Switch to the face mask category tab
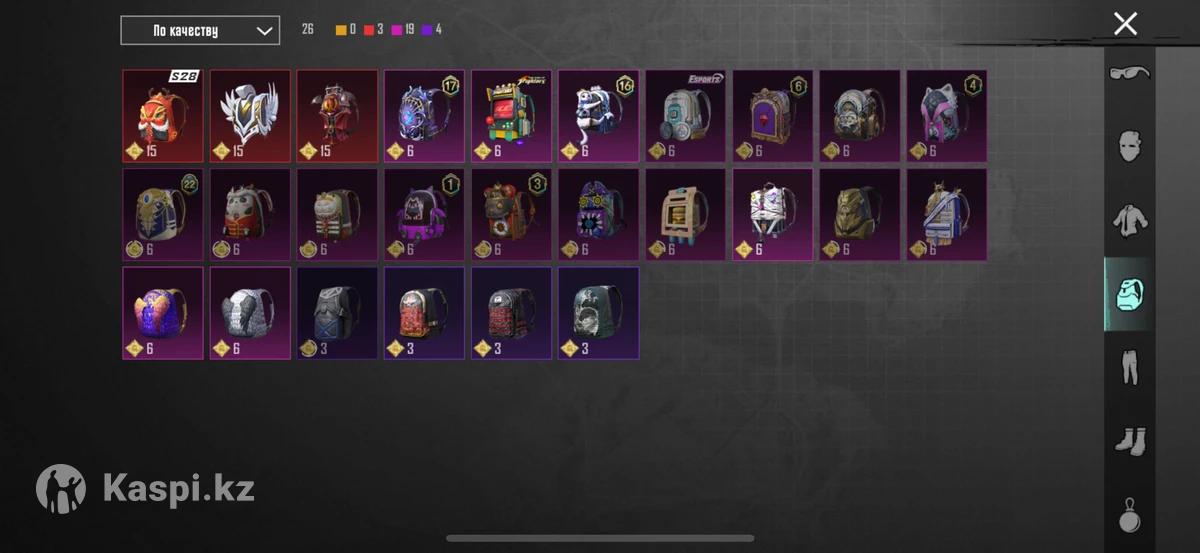Viewport: 1200px width, 553px height. click(1130, 146)
